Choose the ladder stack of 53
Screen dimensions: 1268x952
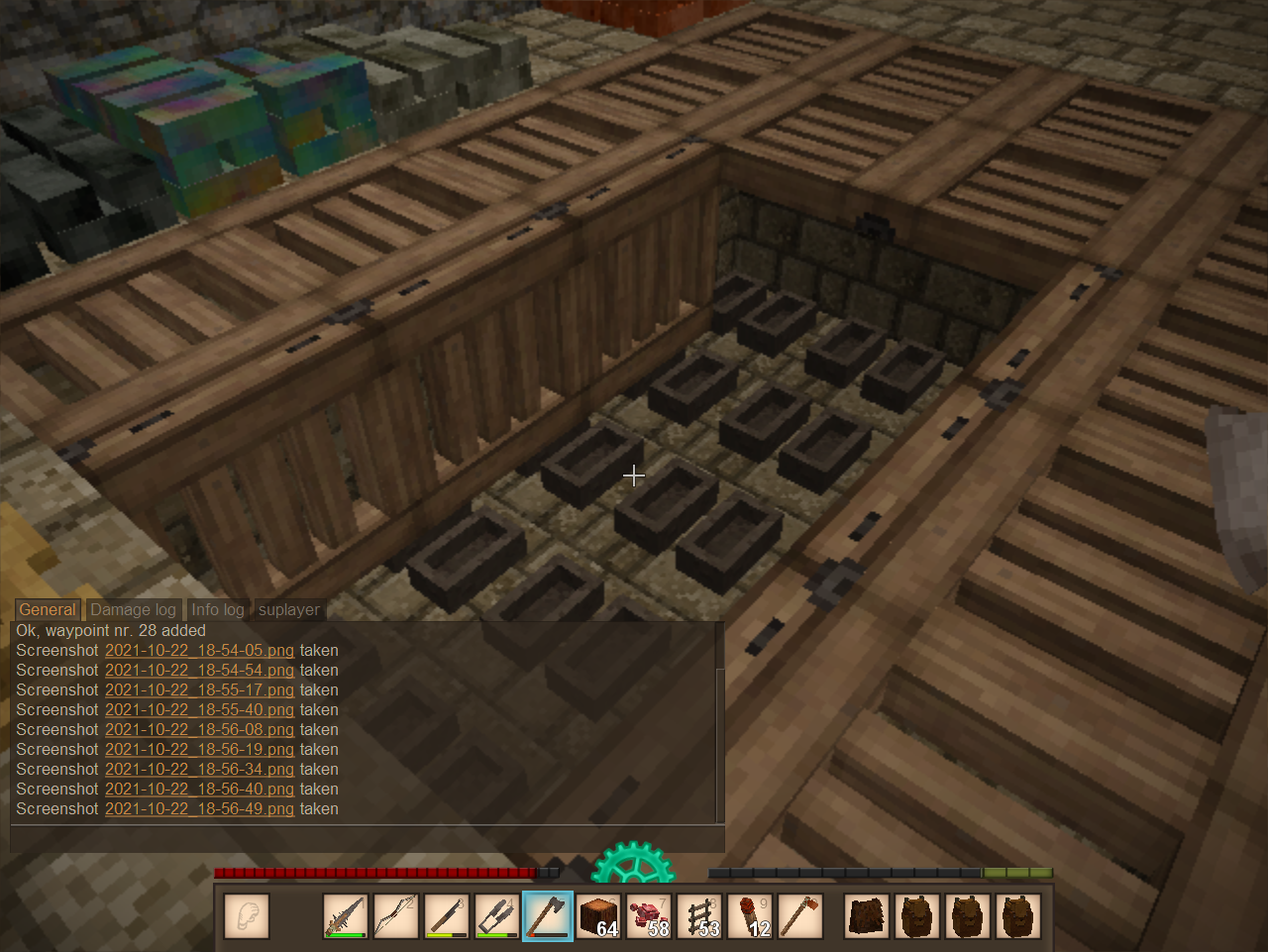700,916
